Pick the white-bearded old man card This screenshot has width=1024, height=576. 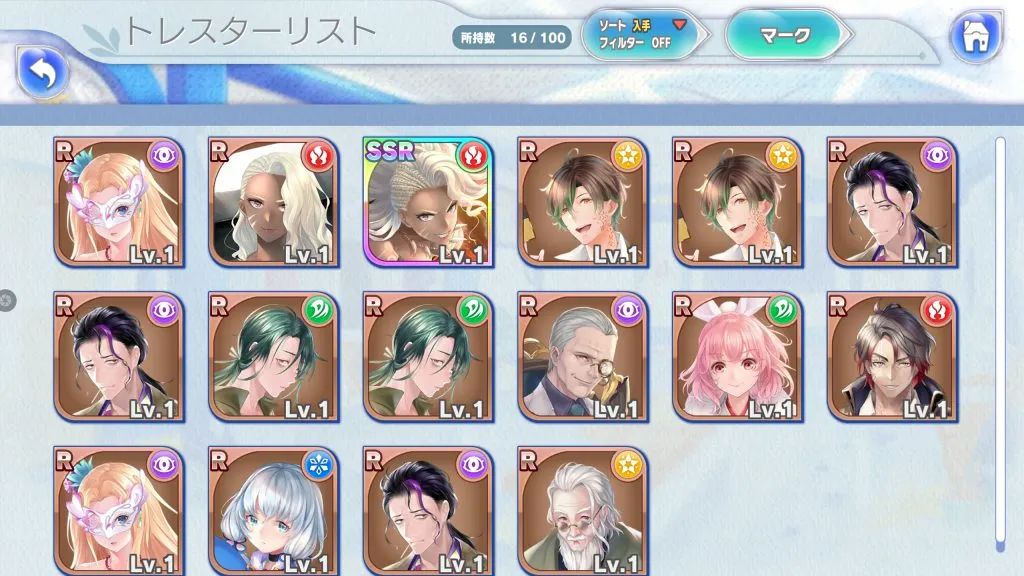pos(583,510)
